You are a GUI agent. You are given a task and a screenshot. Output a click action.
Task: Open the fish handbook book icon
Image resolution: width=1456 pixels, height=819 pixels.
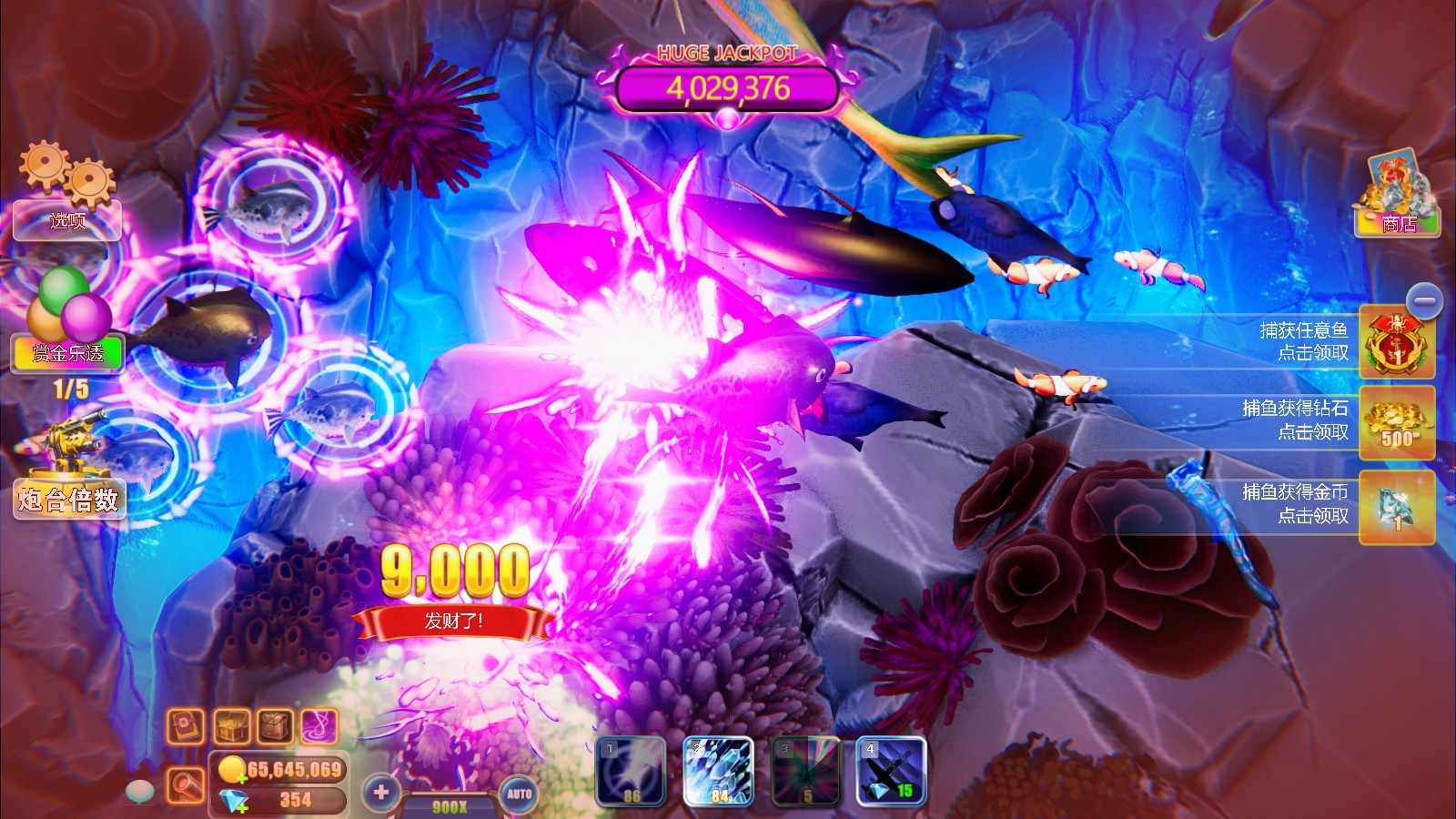pos(185,723)
